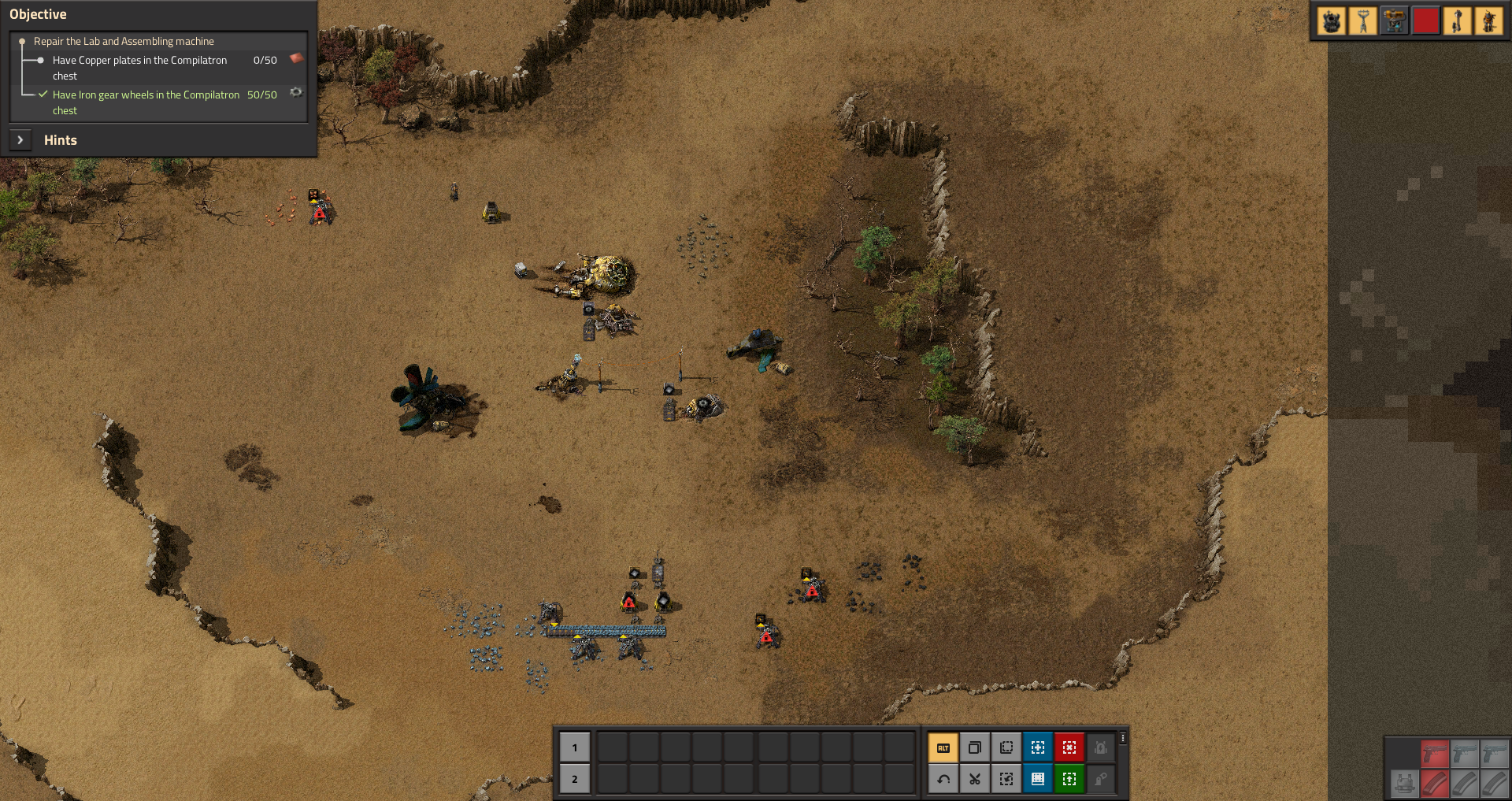Select the armor equipment slot
1512x801 pixels.
pos(1405,784)
